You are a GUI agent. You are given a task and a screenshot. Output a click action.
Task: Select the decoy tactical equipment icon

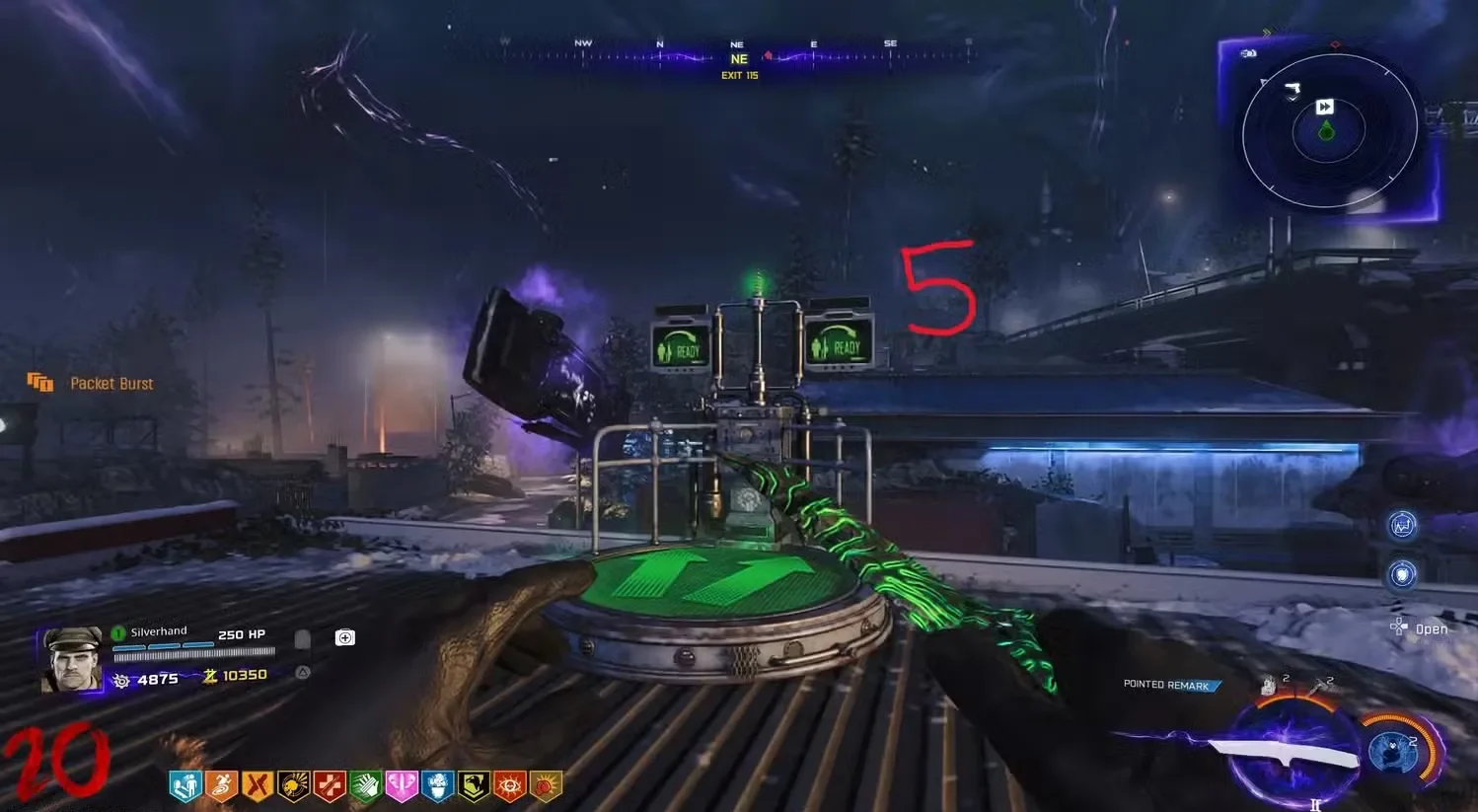(x=1271, y=684)
